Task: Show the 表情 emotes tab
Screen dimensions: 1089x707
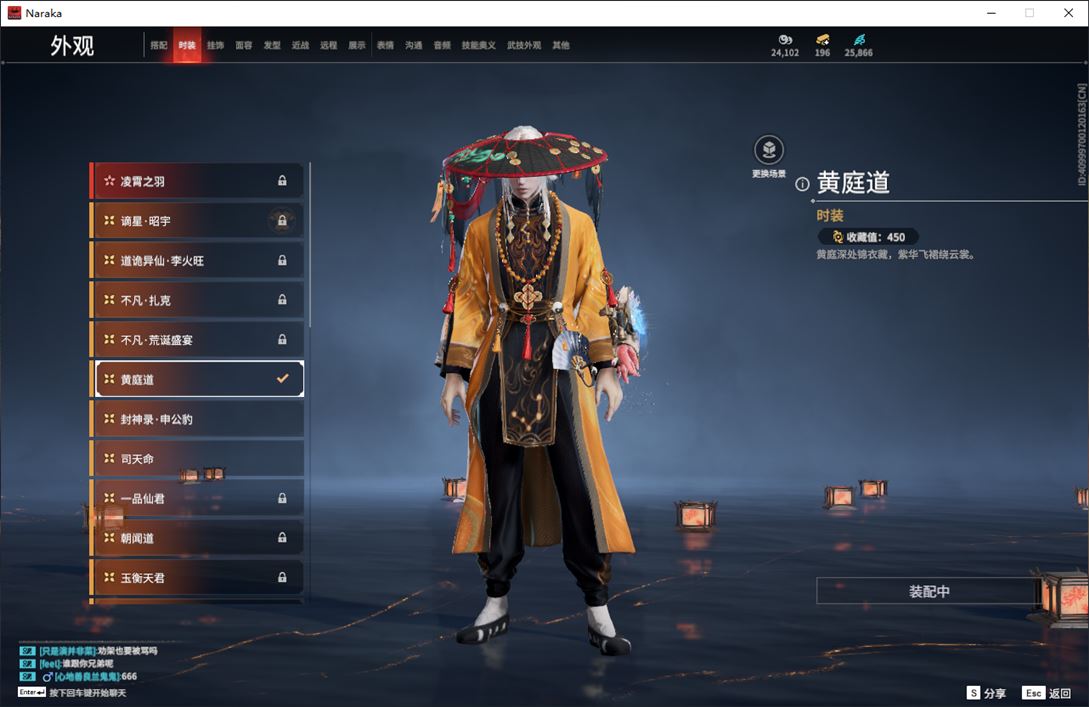Action: pyautogui.click(x=385, y=46)
